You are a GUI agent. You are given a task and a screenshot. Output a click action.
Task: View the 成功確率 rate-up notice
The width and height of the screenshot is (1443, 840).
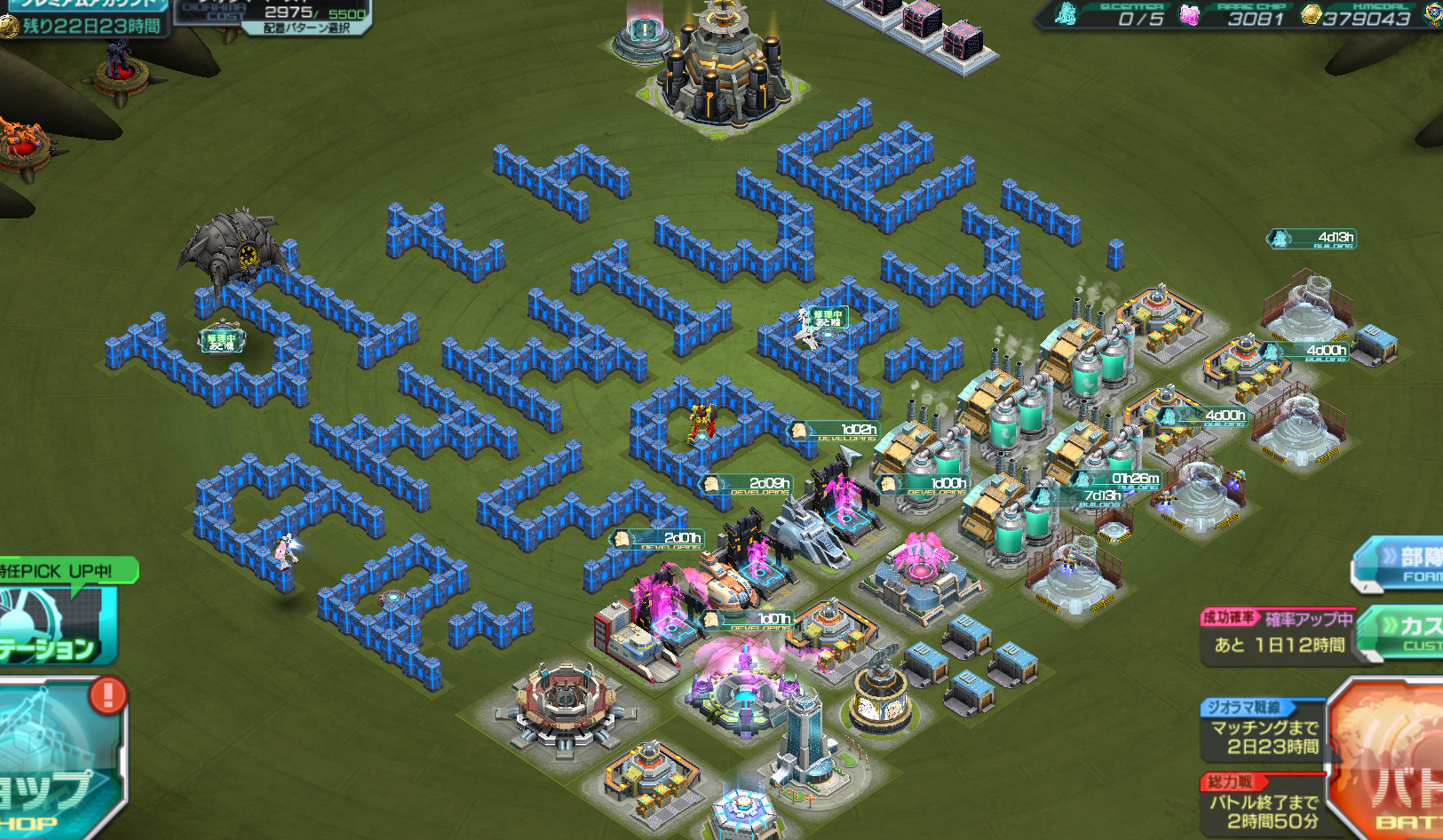coord(1279,634)
